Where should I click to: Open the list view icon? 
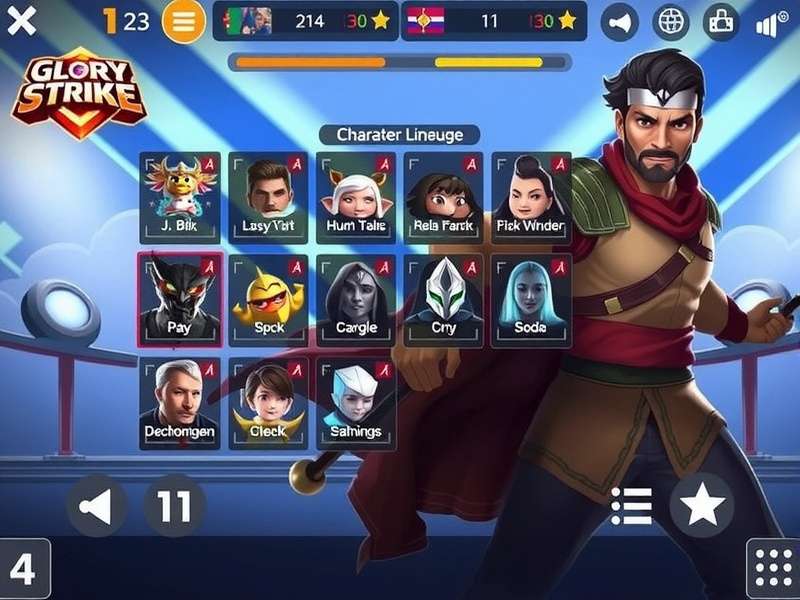(x=631, y=506)
